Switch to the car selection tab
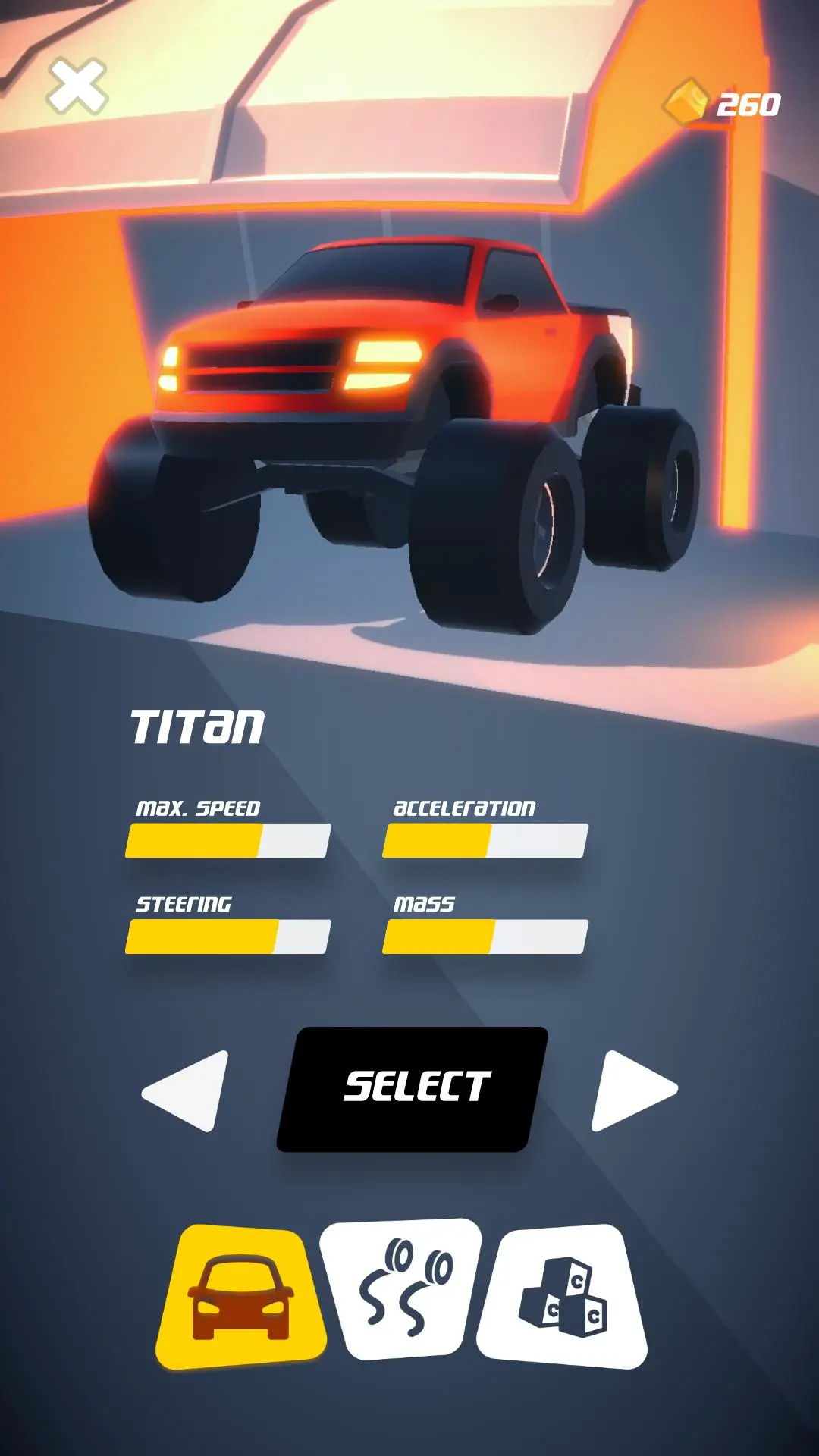This screenshot has width=819, height=1456. tap(241, 1297)
